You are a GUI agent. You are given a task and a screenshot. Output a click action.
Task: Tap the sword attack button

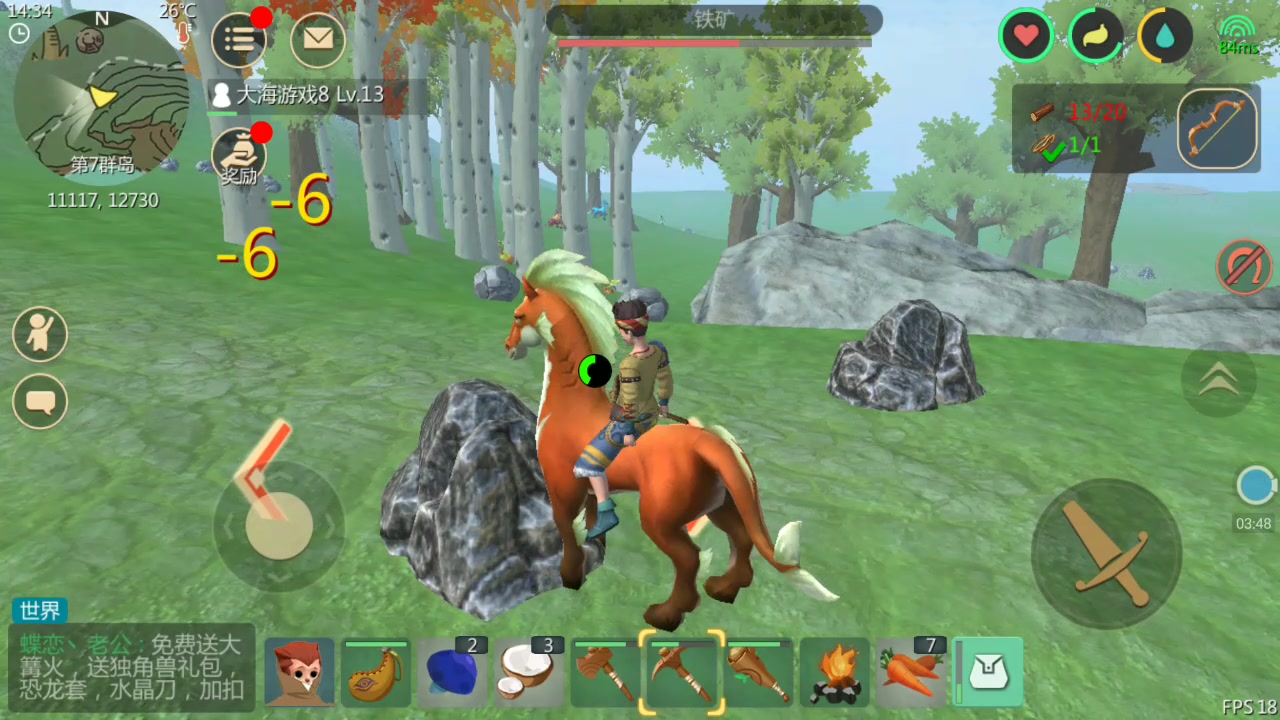tap(1106, 553)
